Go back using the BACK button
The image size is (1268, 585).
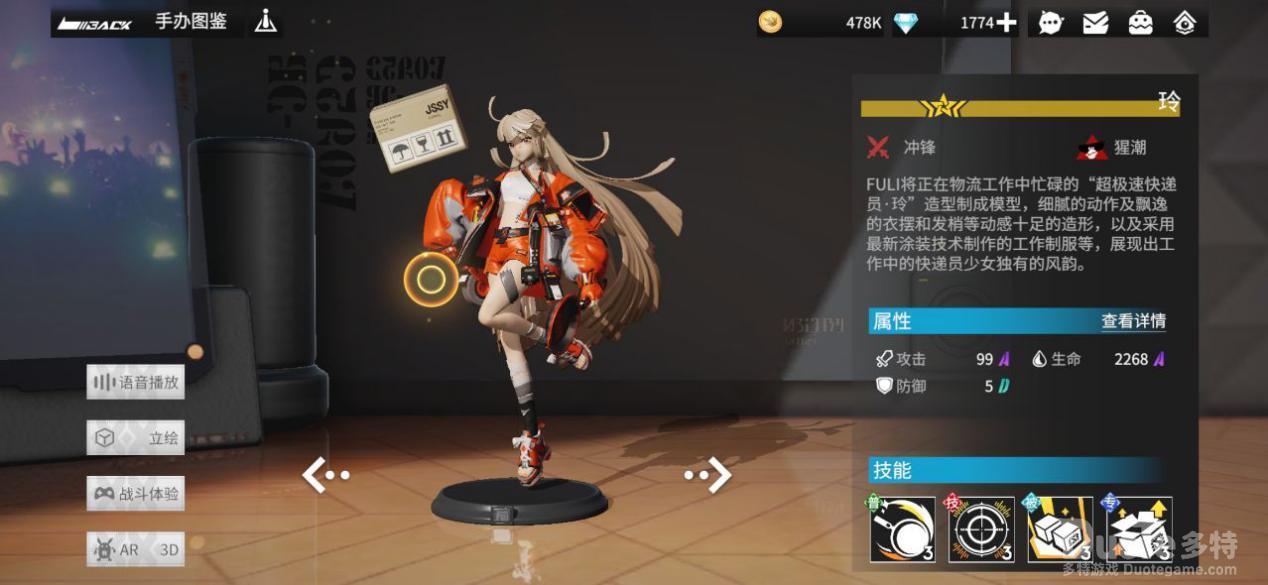tap(95, 23)
